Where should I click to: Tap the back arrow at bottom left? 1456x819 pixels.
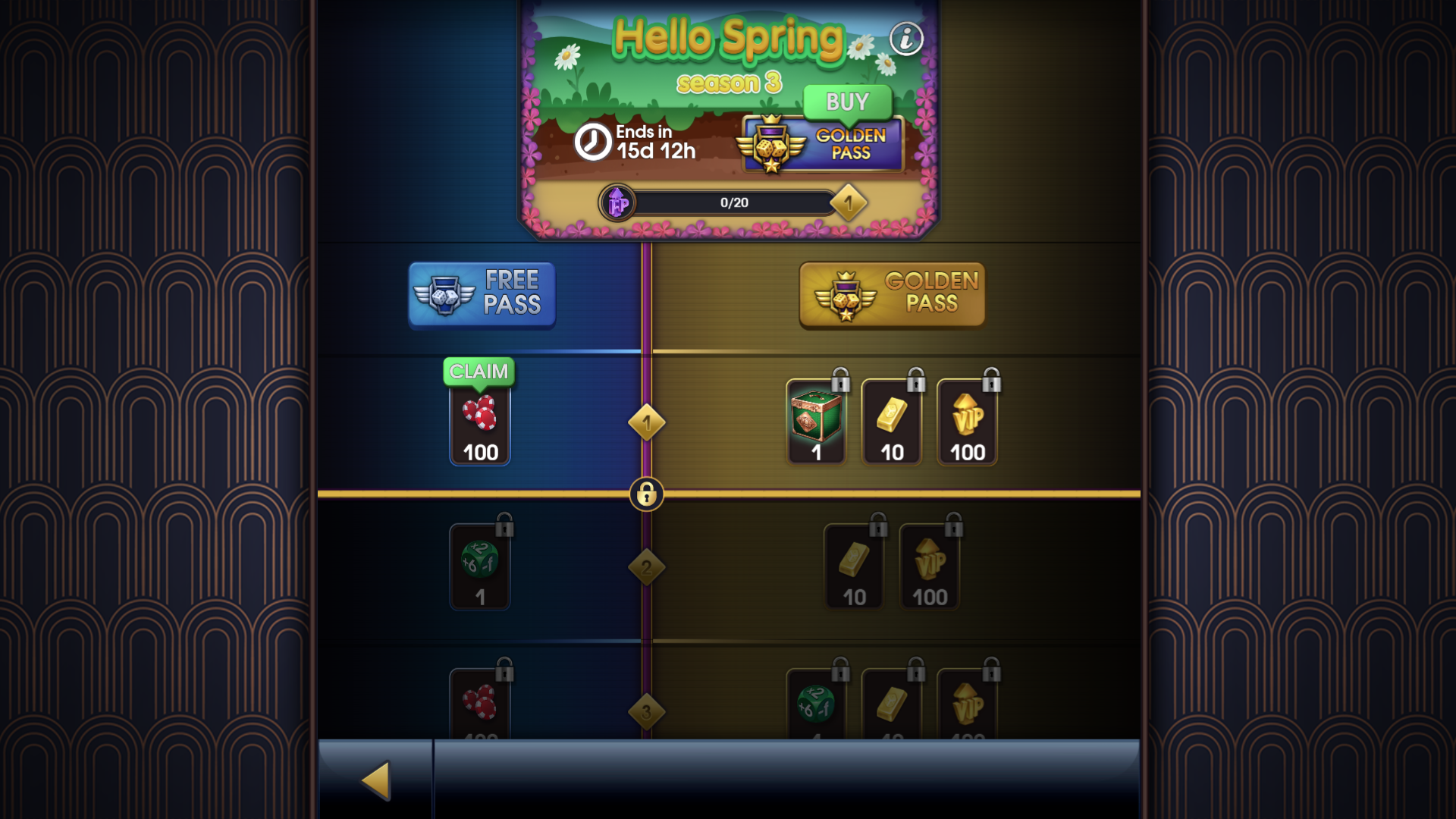[x=375, y=782]
